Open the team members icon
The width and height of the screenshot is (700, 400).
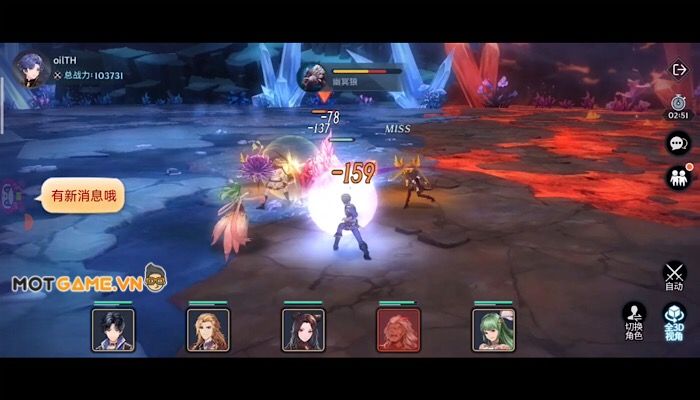pyautogui.click(x=677, y=178)
